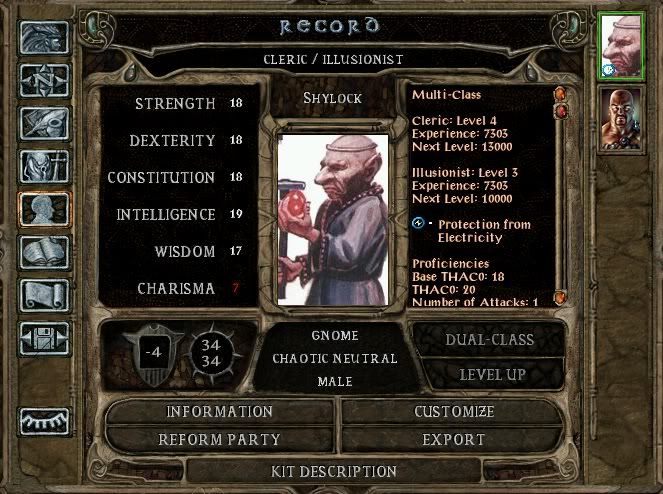Choose Reform Party

[219, 439]
